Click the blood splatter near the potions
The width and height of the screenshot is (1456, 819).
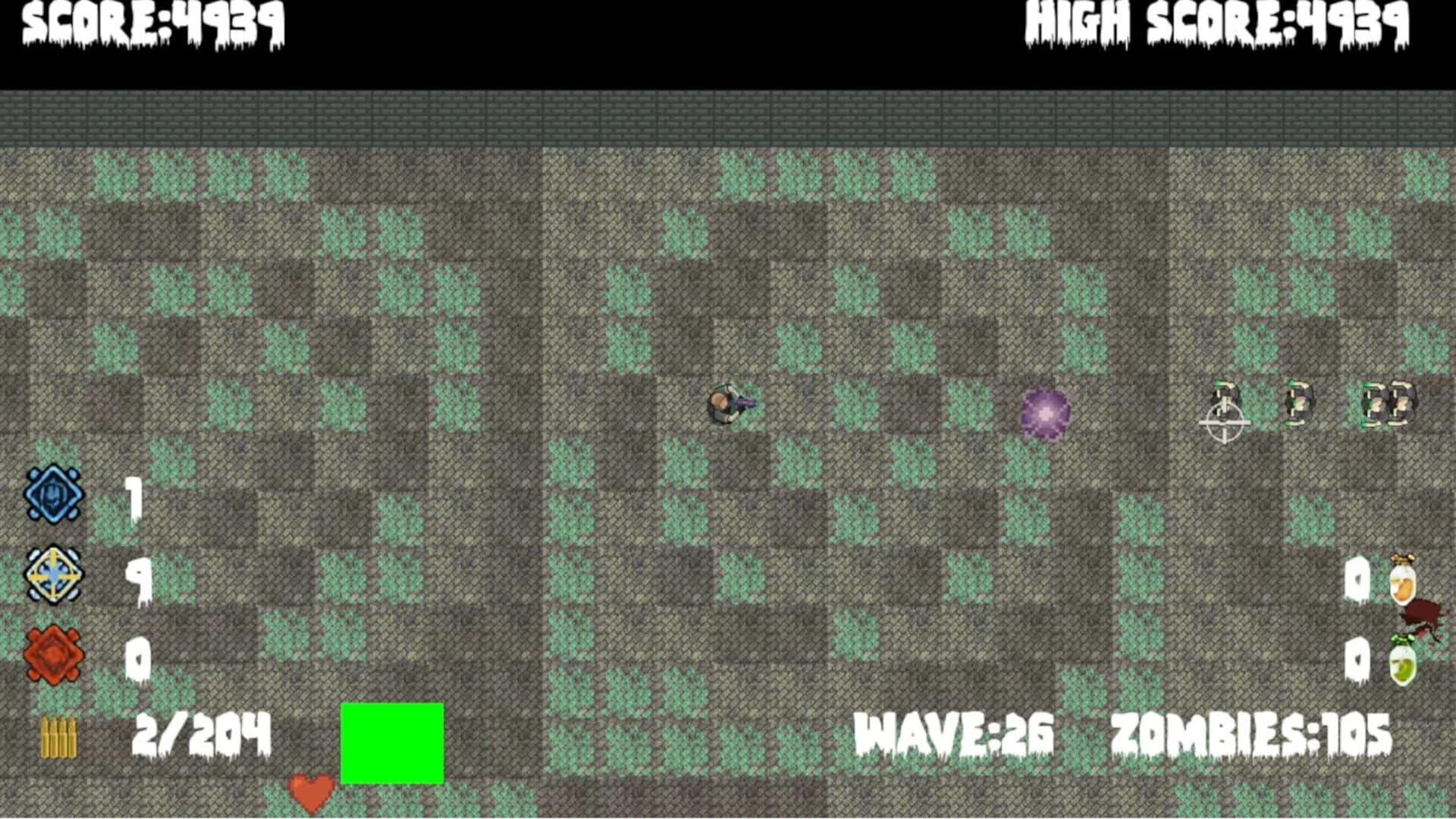[1421, 615]
